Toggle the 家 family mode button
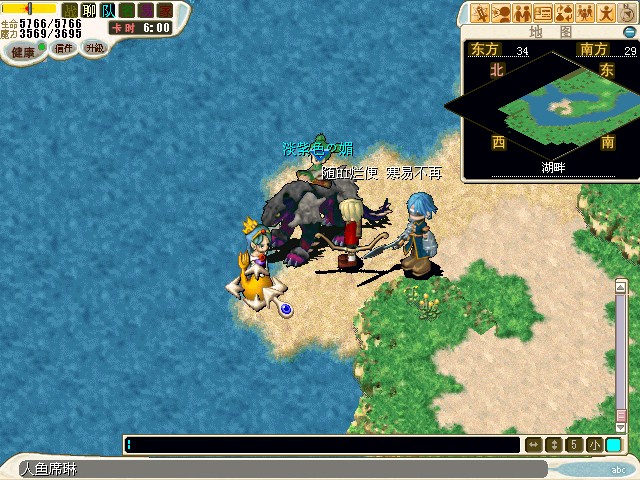640x480 pixels. 164,10
